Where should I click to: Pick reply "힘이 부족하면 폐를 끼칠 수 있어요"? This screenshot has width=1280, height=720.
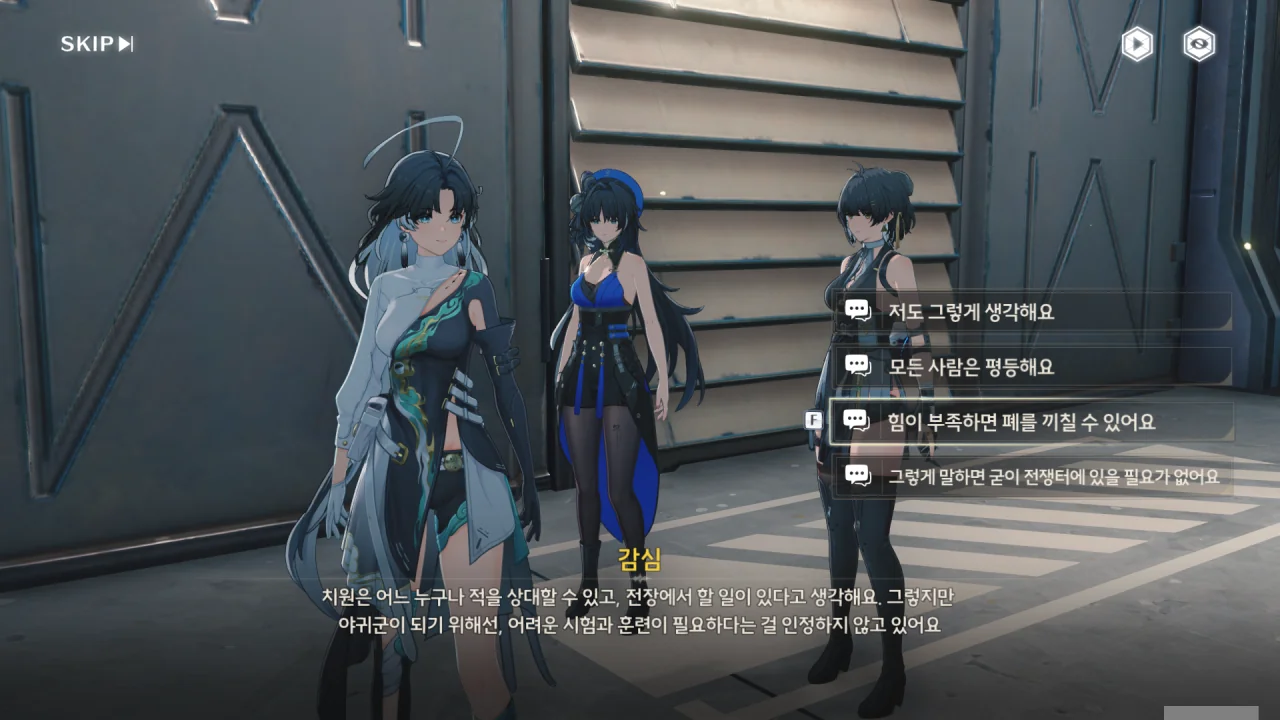point(1031,422)
